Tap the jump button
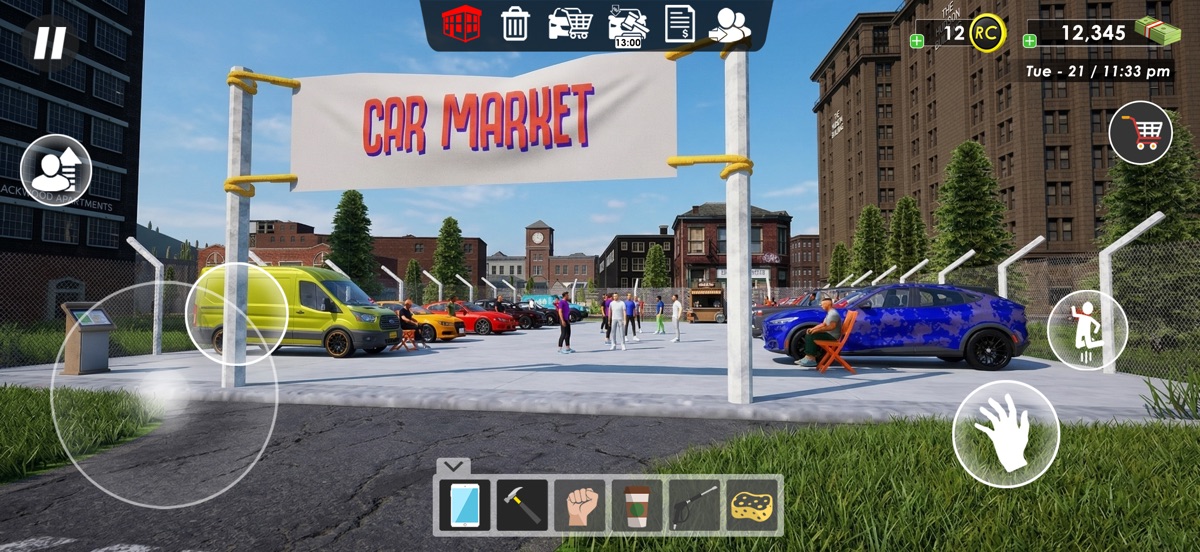The width and height of the screenshot is (1200, 552). point(1087,329)
